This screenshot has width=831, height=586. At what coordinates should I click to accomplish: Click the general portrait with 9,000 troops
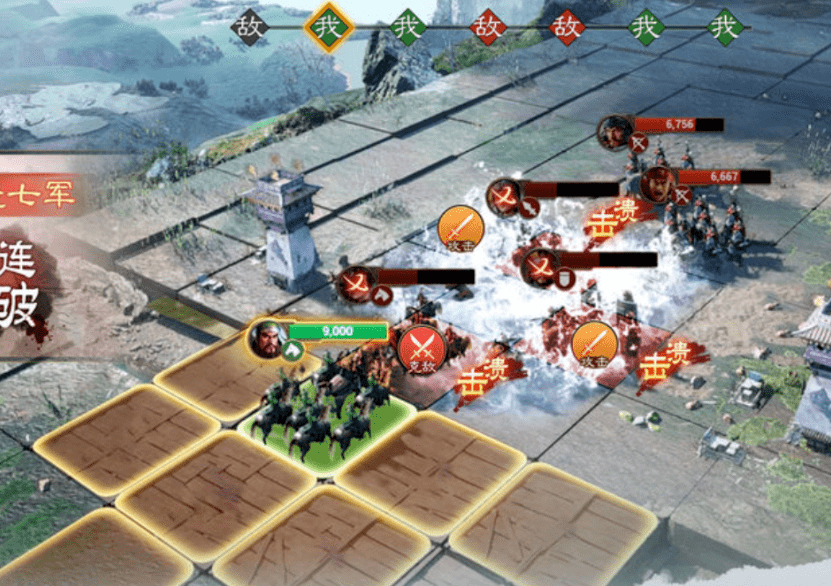click(267, 339)
